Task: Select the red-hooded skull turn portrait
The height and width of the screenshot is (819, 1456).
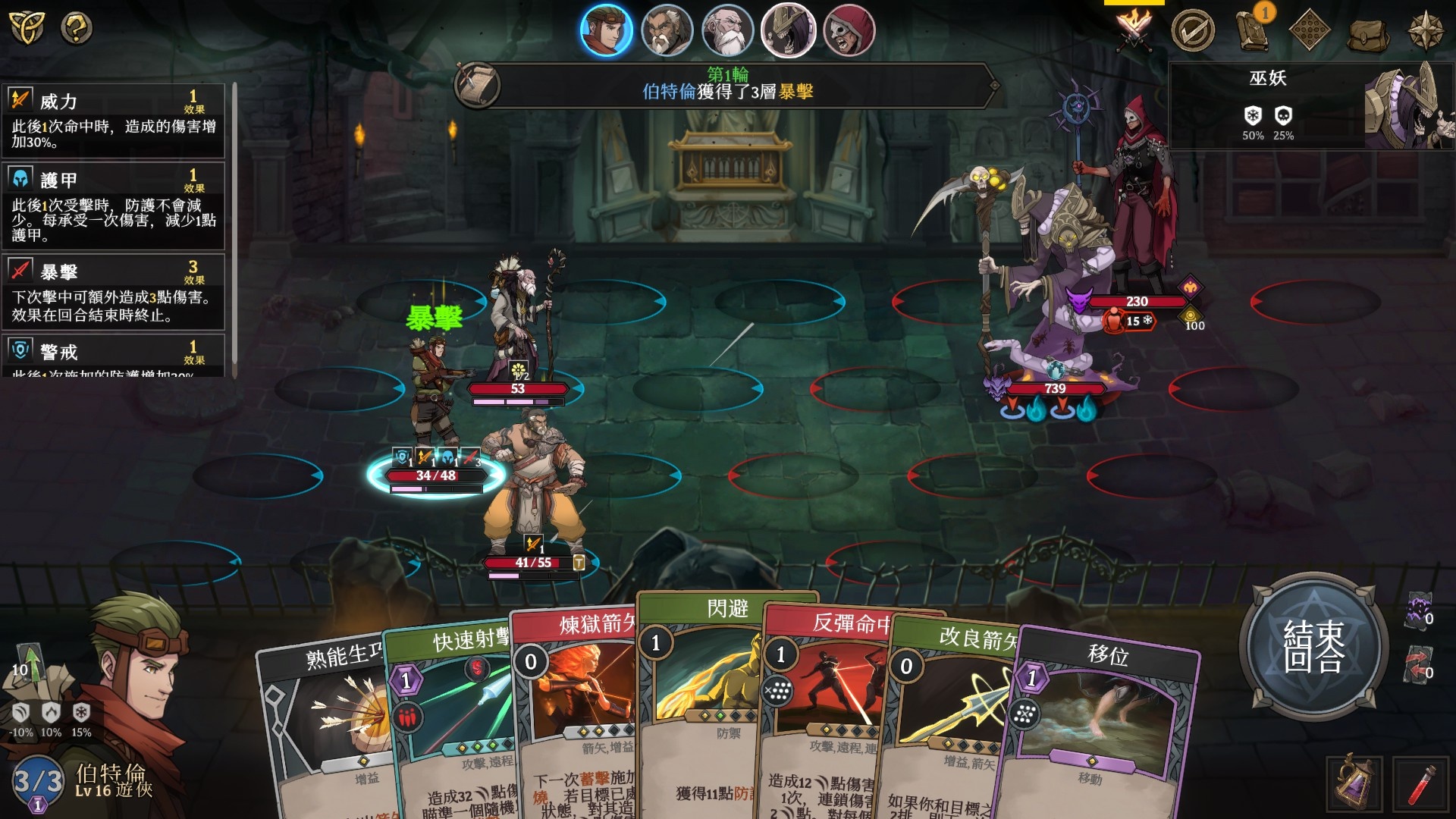Action: click(849, 31)
